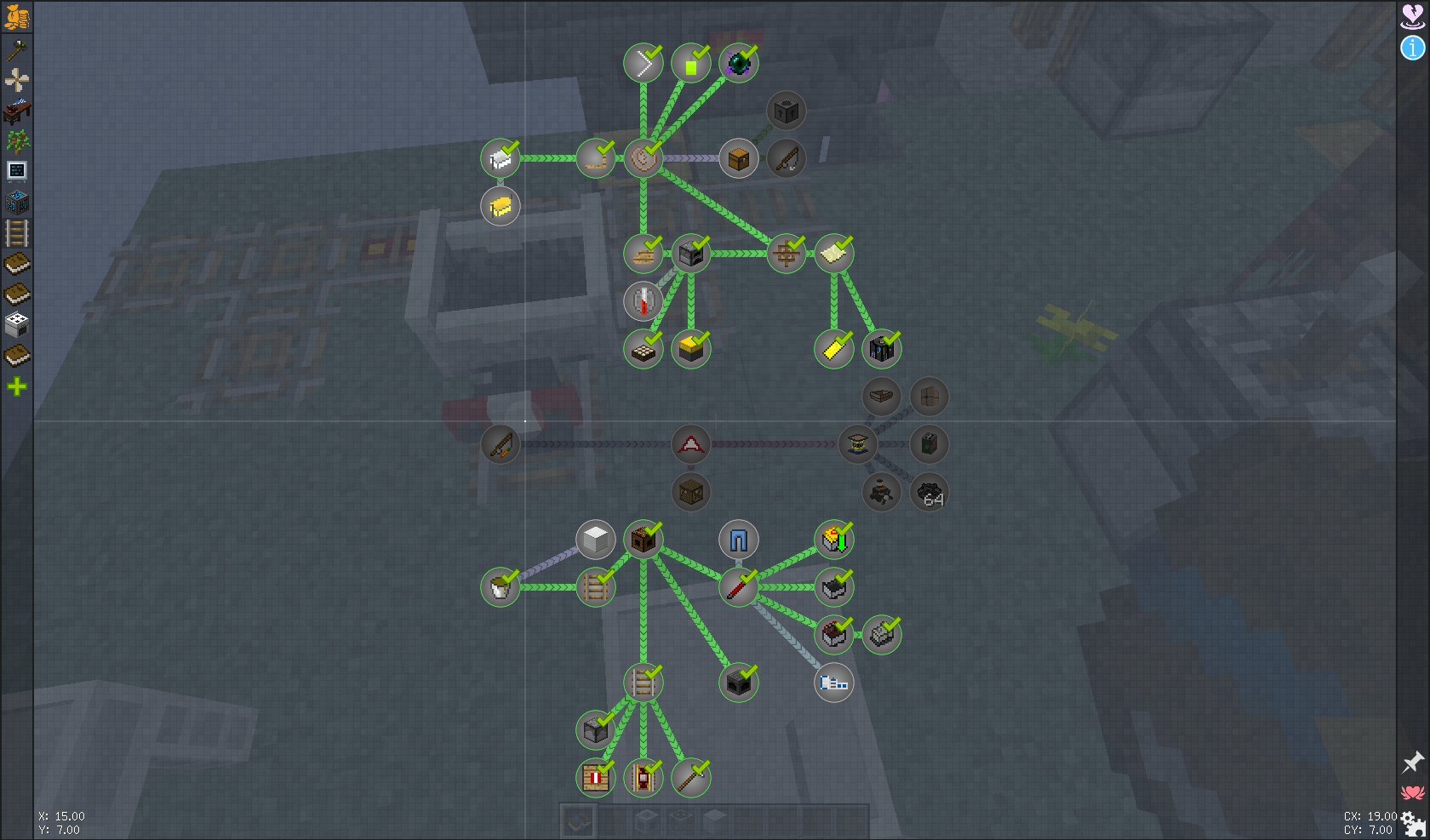Click the checked milk bucket quest node
This screenshot has width=1430, height=840.
pyautogui.click(x=500, y=586)
